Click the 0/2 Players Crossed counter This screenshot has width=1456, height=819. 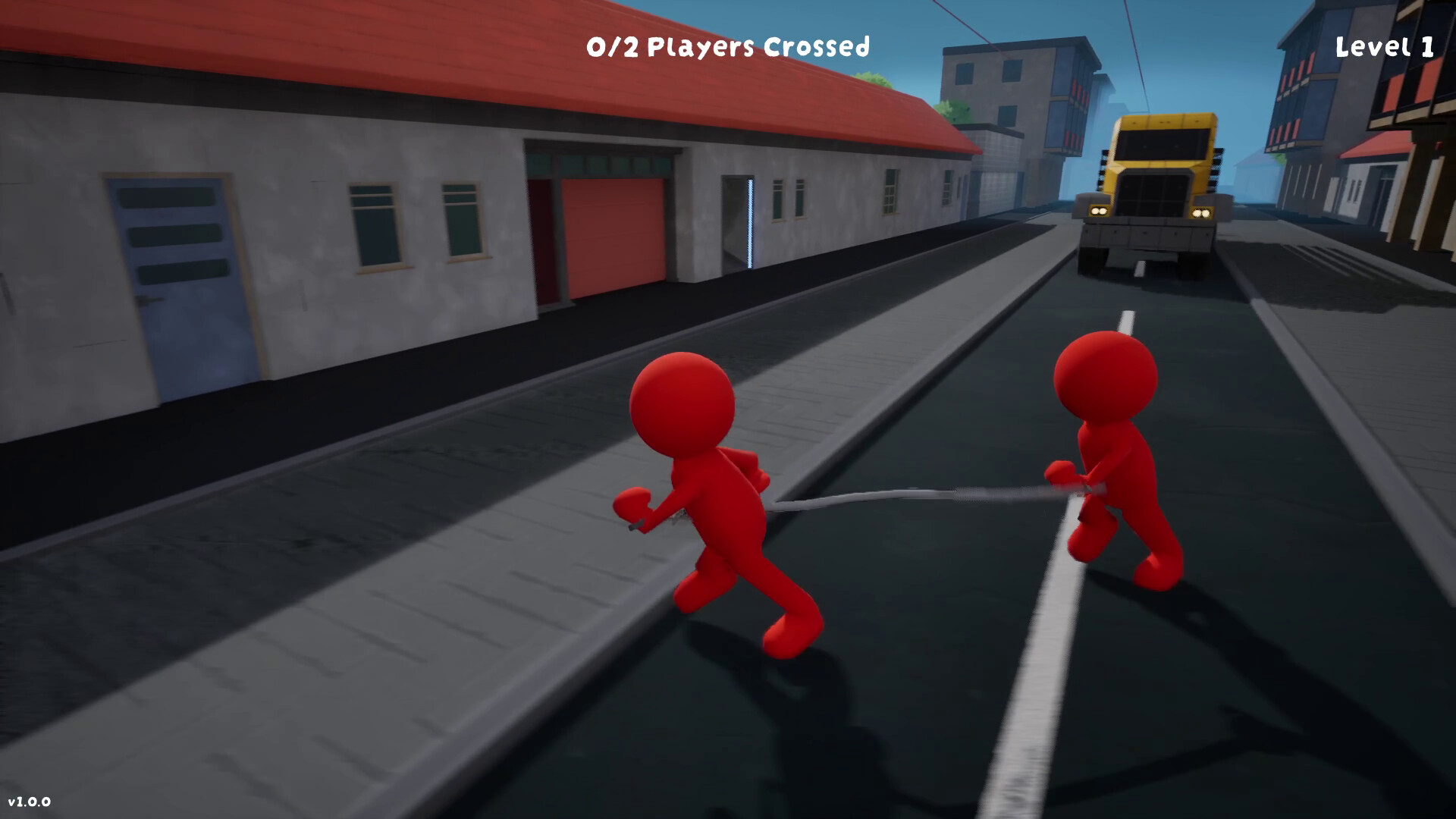point(726,47)
